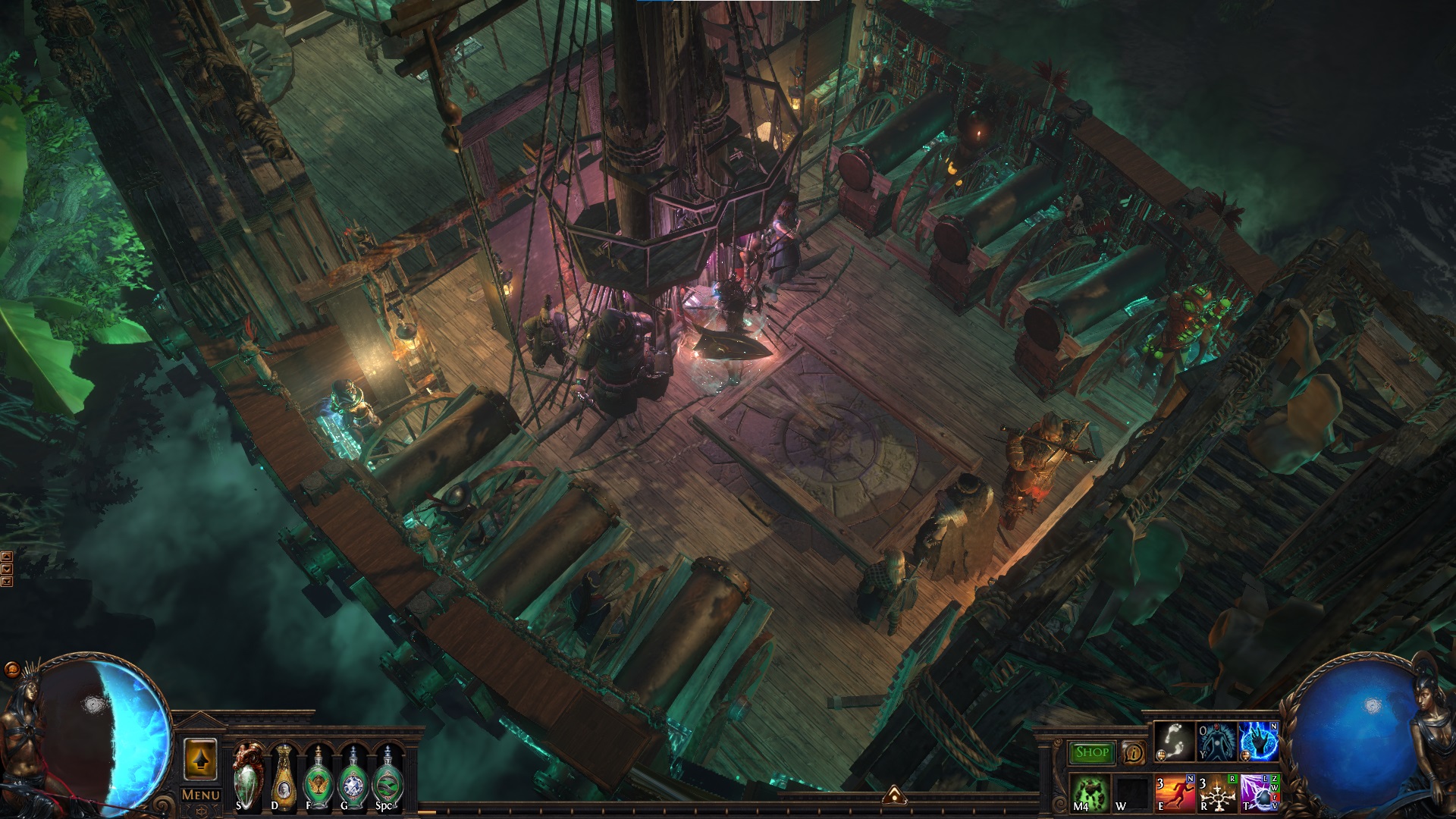Screen dimensions: 1456x819
Task: Cast the purple lightning orb skill on T
Action: pyautogui.click(x=1259, y=792)
